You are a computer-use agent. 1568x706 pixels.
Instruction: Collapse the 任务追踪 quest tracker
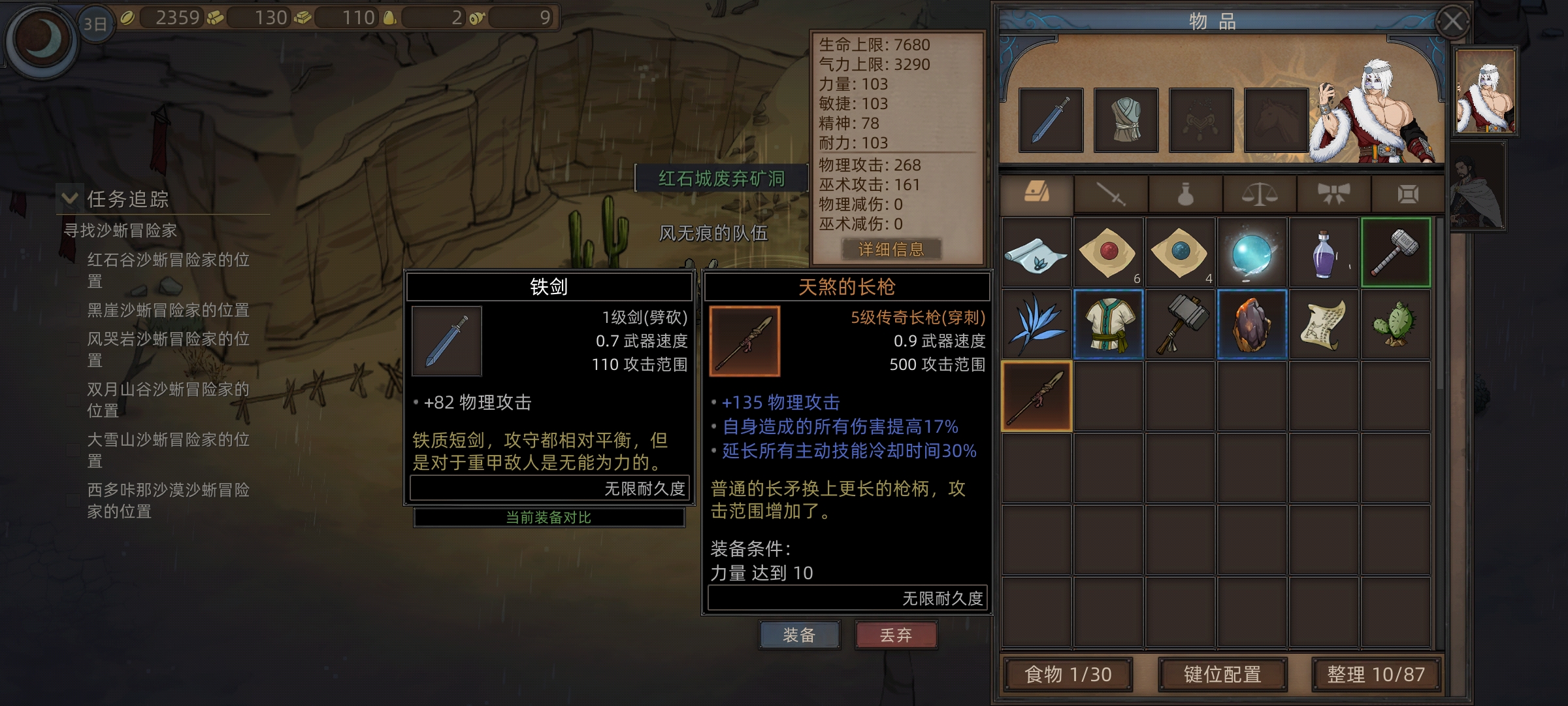(x=69, y=198)
